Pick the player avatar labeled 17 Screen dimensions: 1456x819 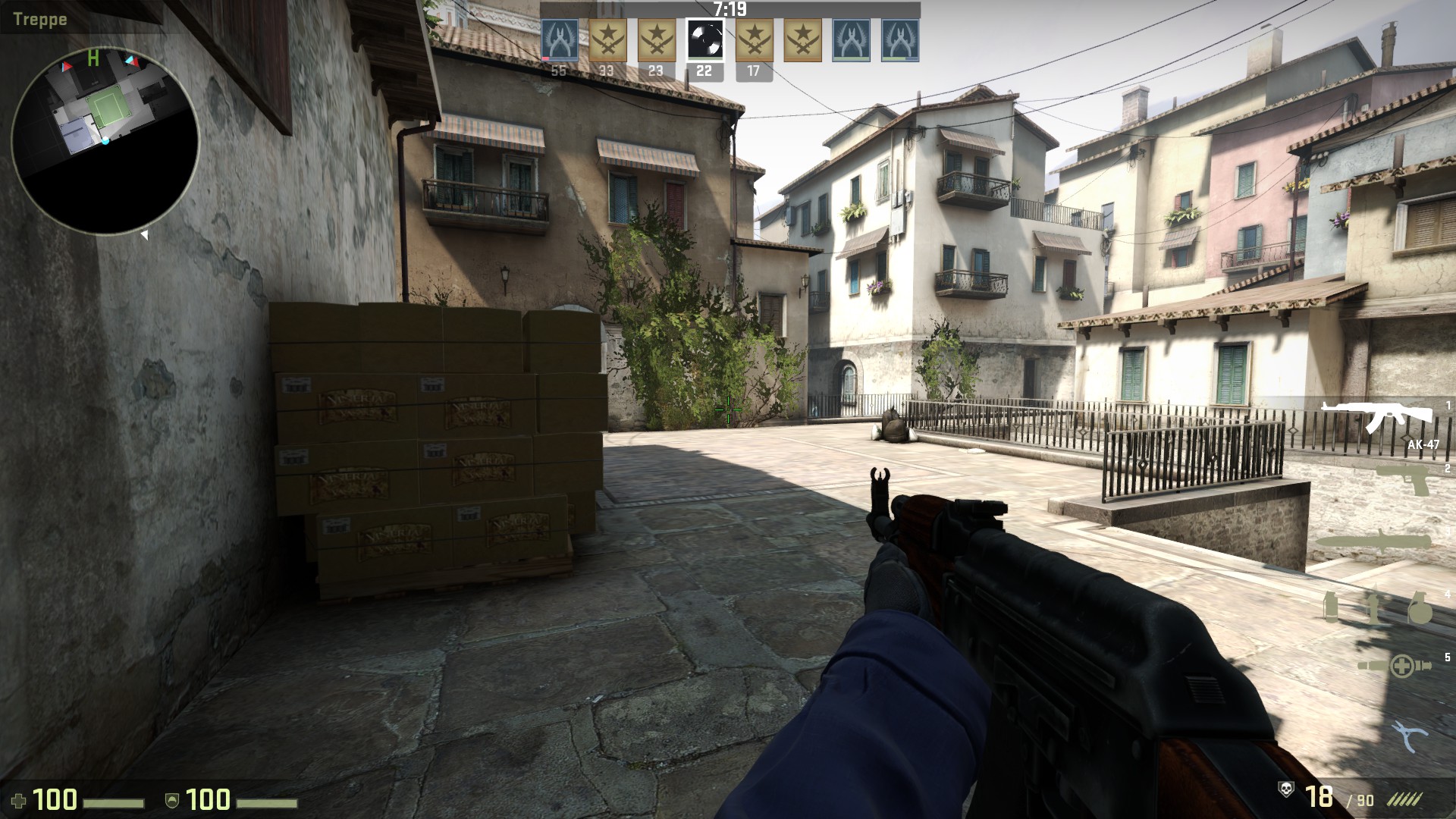click(x=754, y=40)
